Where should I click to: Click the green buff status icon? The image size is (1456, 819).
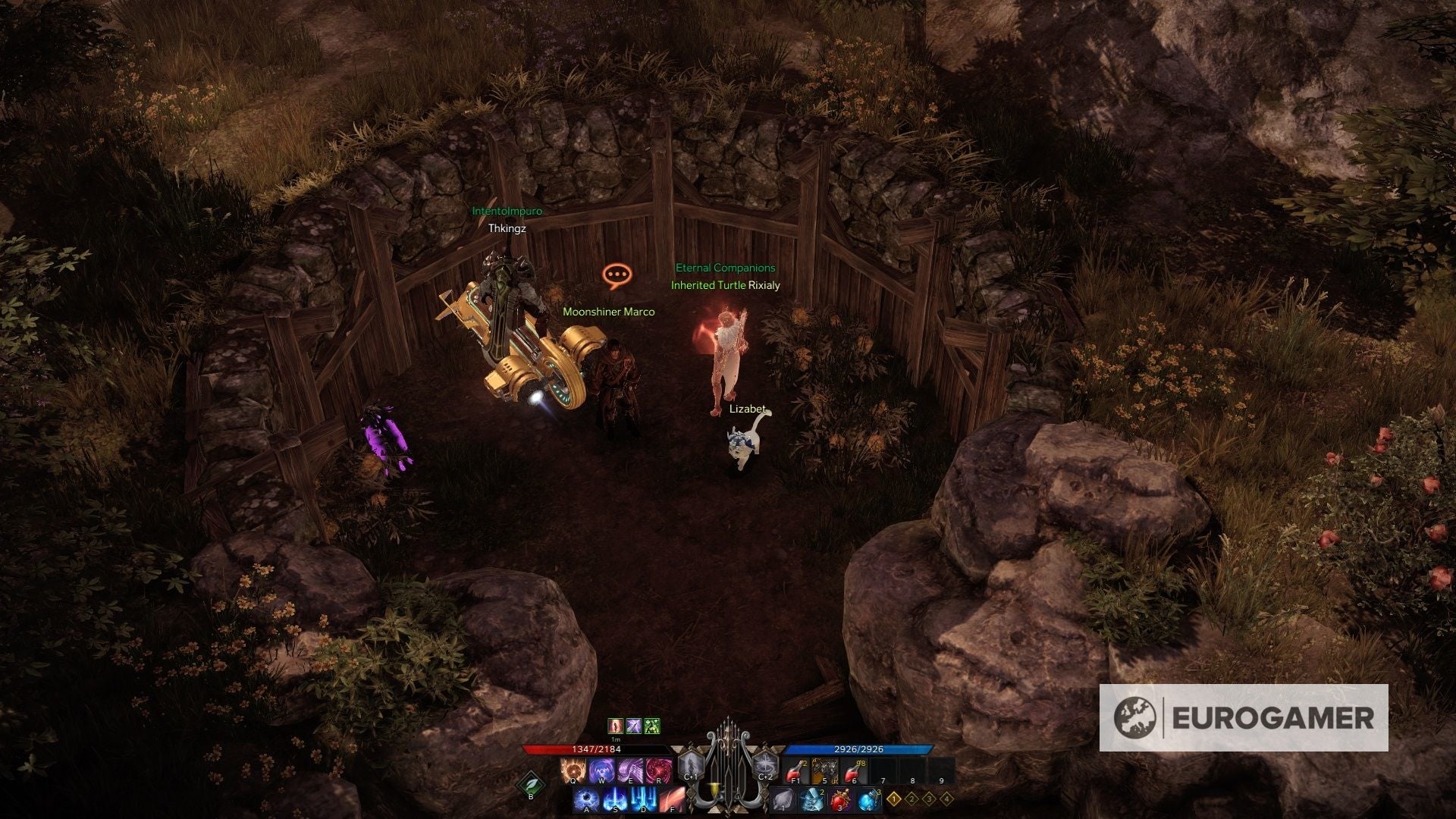coord(652,726)
